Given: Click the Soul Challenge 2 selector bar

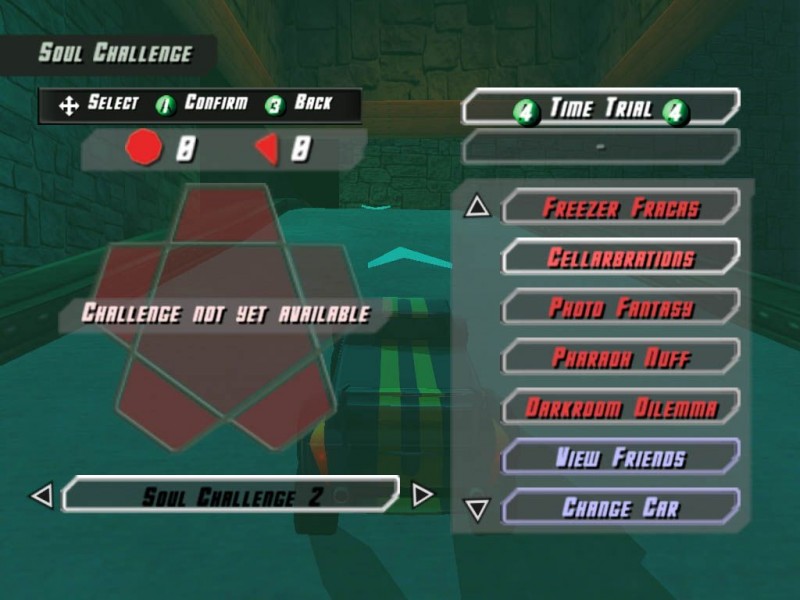Looking at the screenshot, I should pyautogui.click(x=231, y=495).
